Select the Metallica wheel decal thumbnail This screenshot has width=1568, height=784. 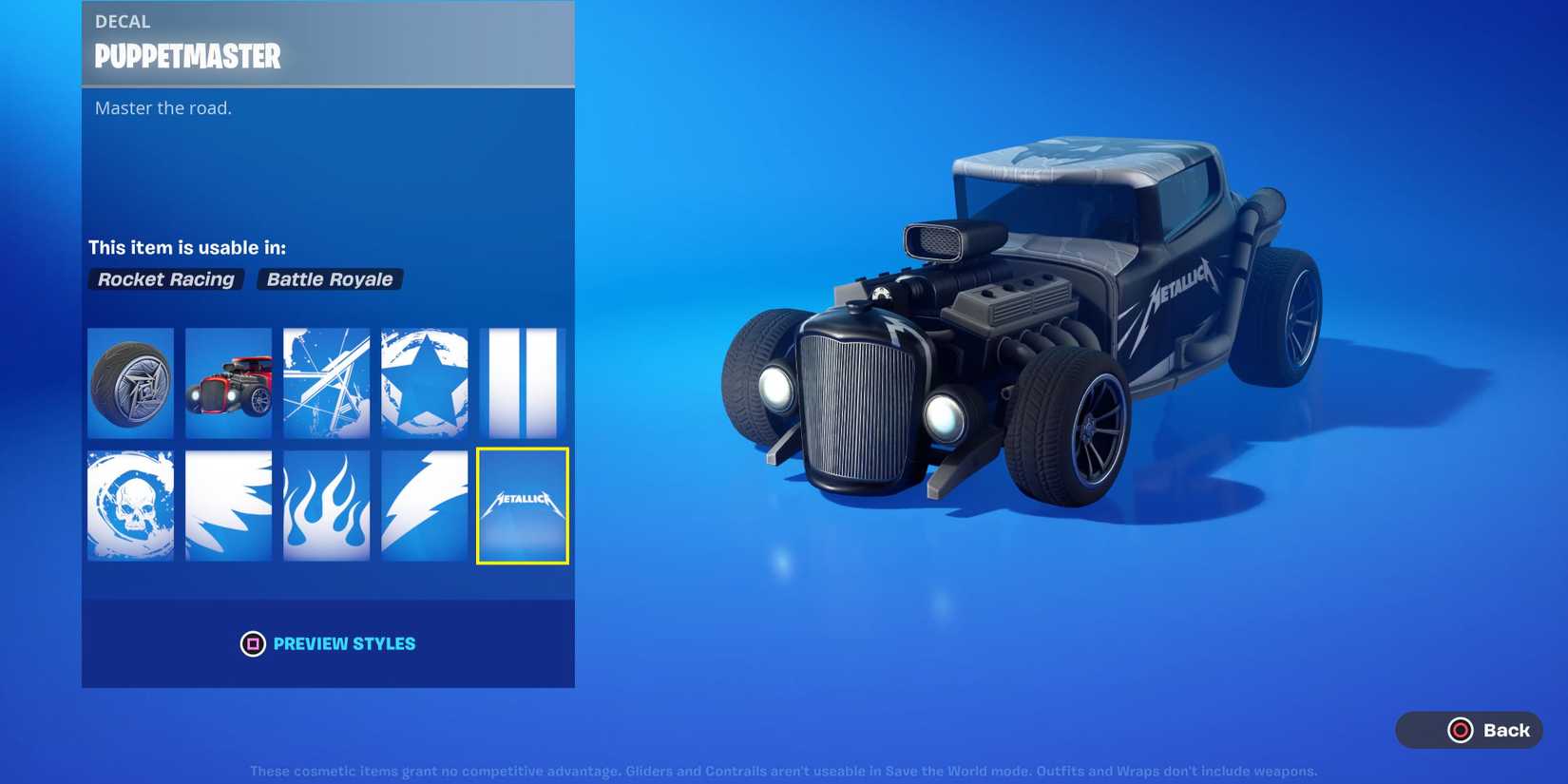(x=130, y=383)
